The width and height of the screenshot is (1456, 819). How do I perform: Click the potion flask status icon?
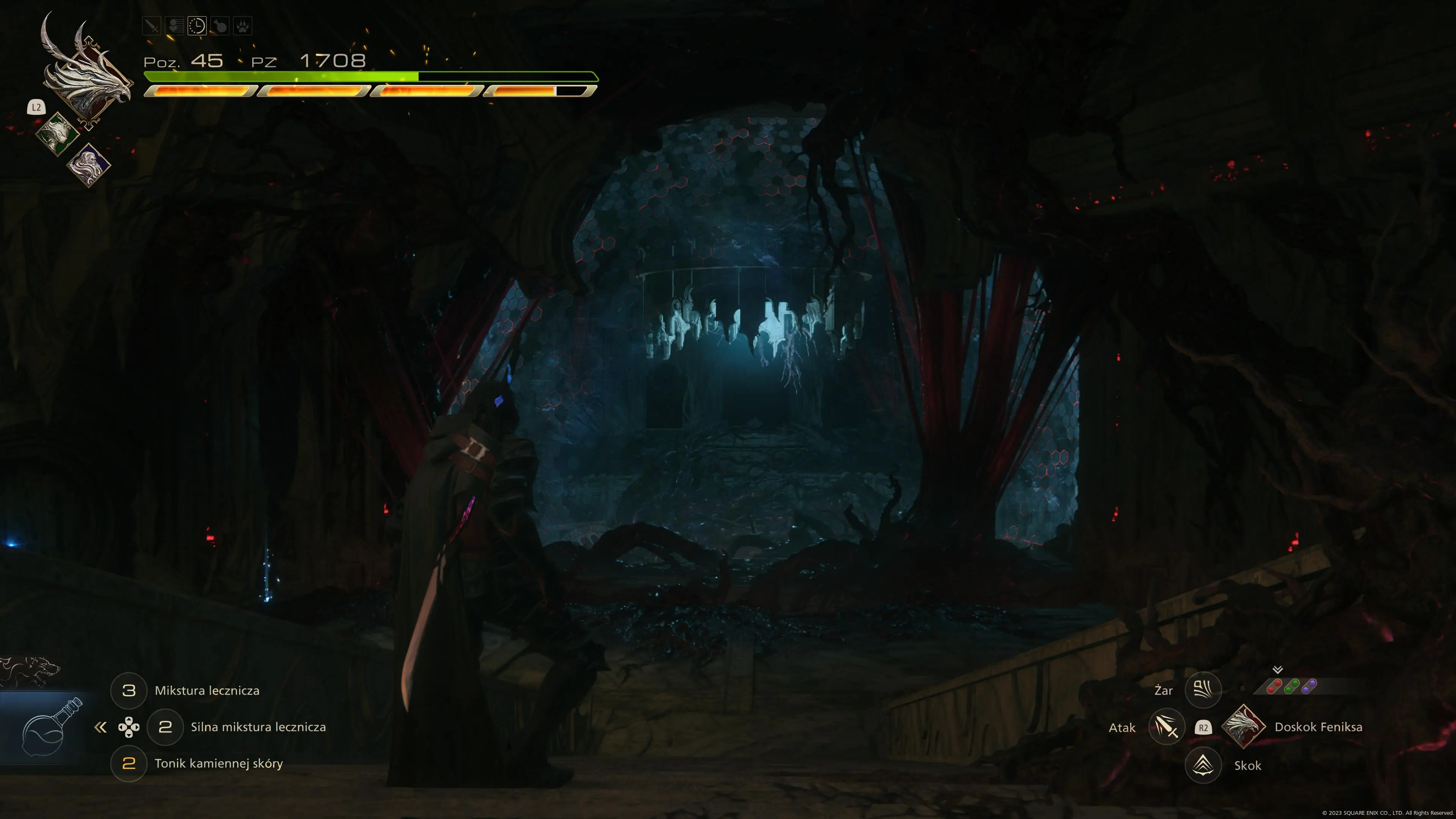coord(220,26)
